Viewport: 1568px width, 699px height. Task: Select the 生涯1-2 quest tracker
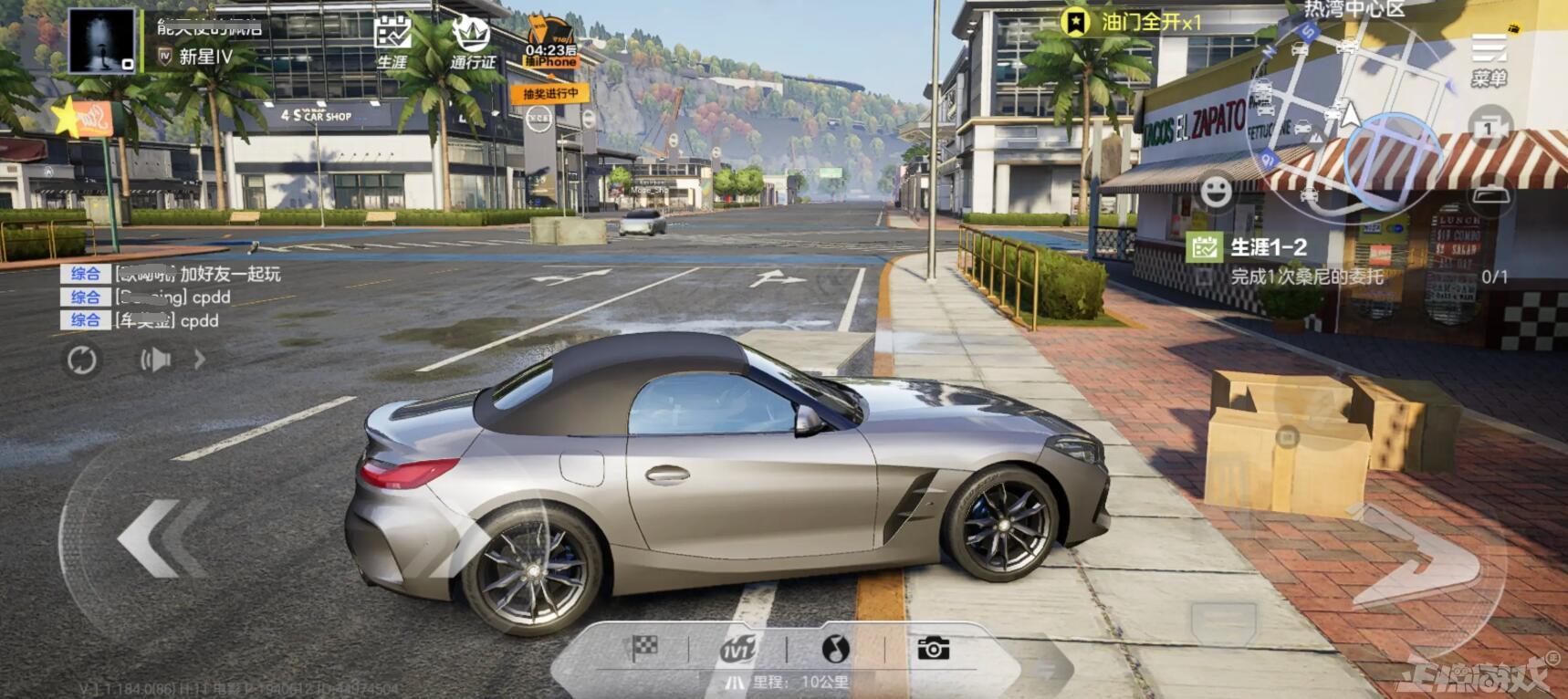(x=1269, y=247)
